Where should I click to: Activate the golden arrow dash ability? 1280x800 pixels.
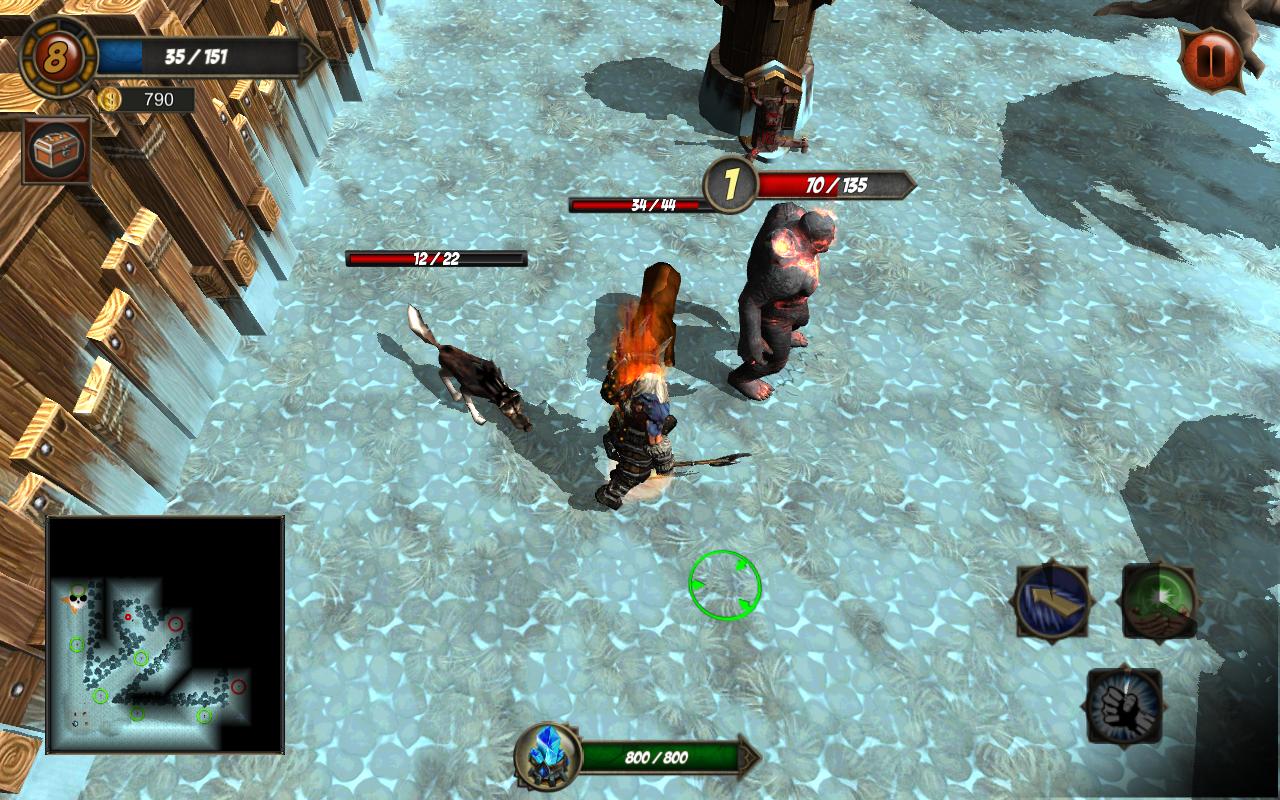pos(1052,601)
